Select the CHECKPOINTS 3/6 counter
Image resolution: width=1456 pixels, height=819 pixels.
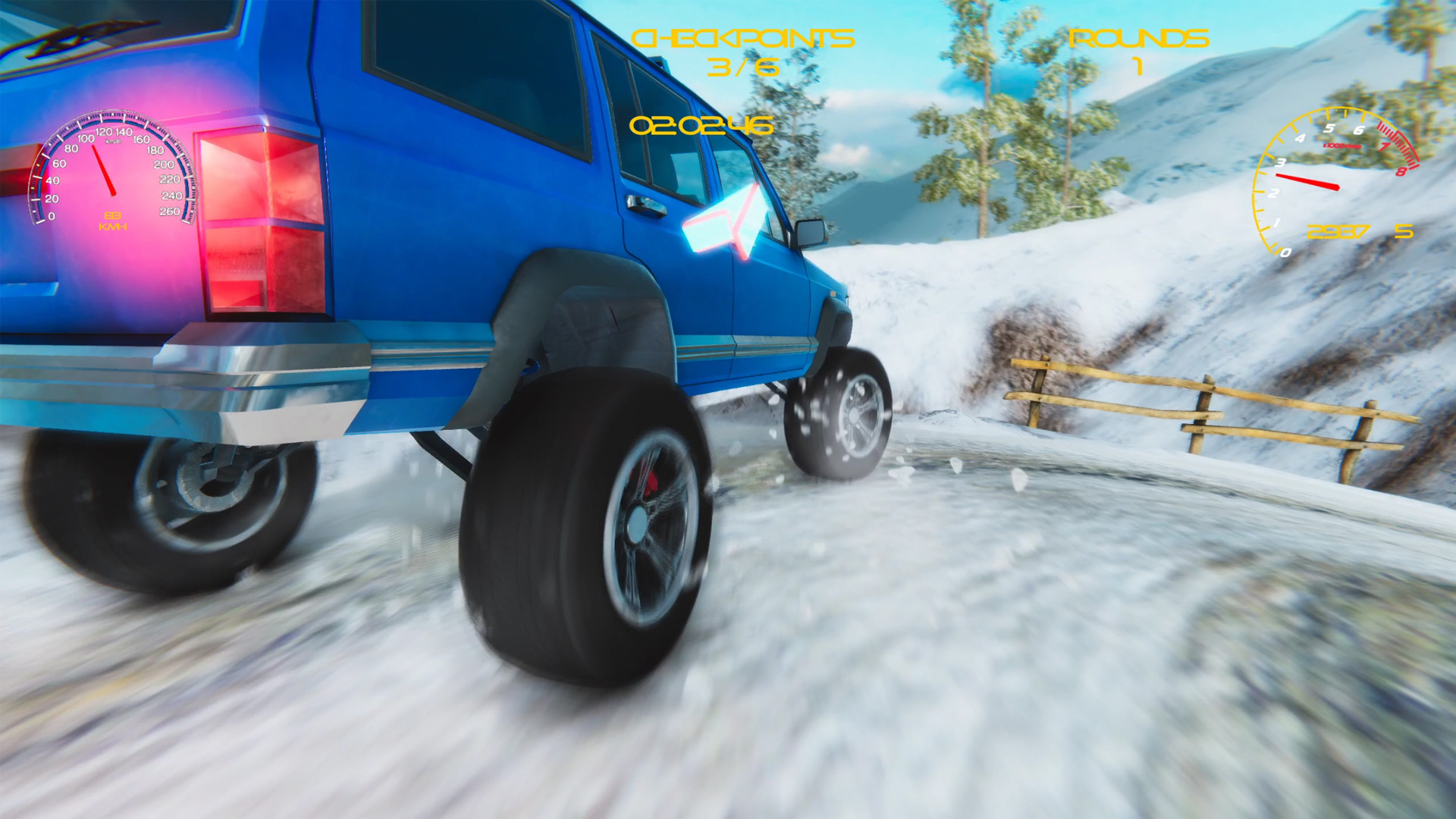pos(745,49)
